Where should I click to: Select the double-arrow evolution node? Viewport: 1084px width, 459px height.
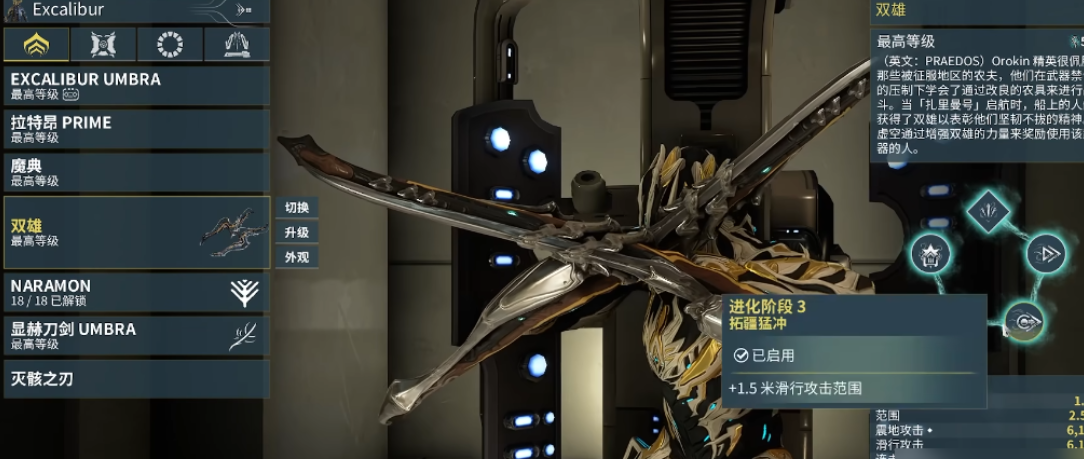[1046, 254]
